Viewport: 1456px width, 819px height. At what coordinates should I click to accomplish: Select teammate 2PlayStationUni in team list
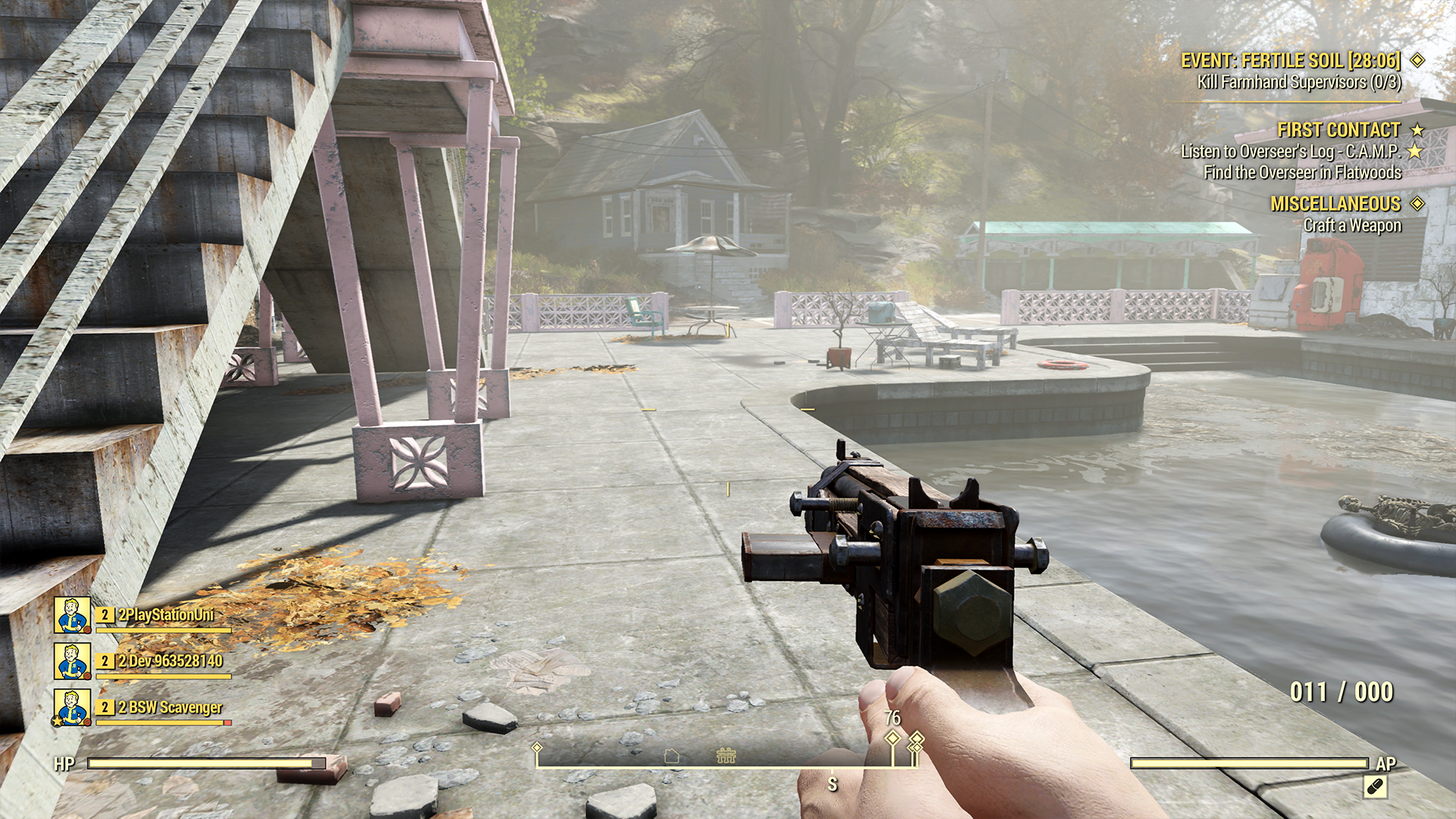click(x=166, y=615)
